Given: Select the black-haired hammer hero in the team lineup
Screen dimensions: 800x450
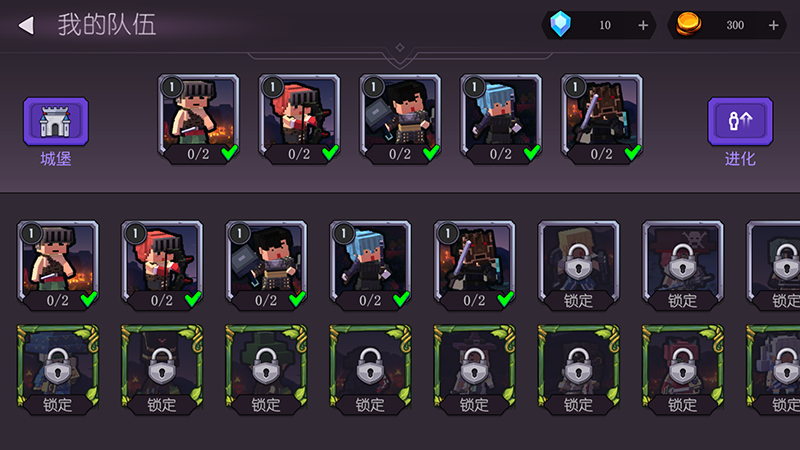Looking at the screenshot, I should (400, 118).
